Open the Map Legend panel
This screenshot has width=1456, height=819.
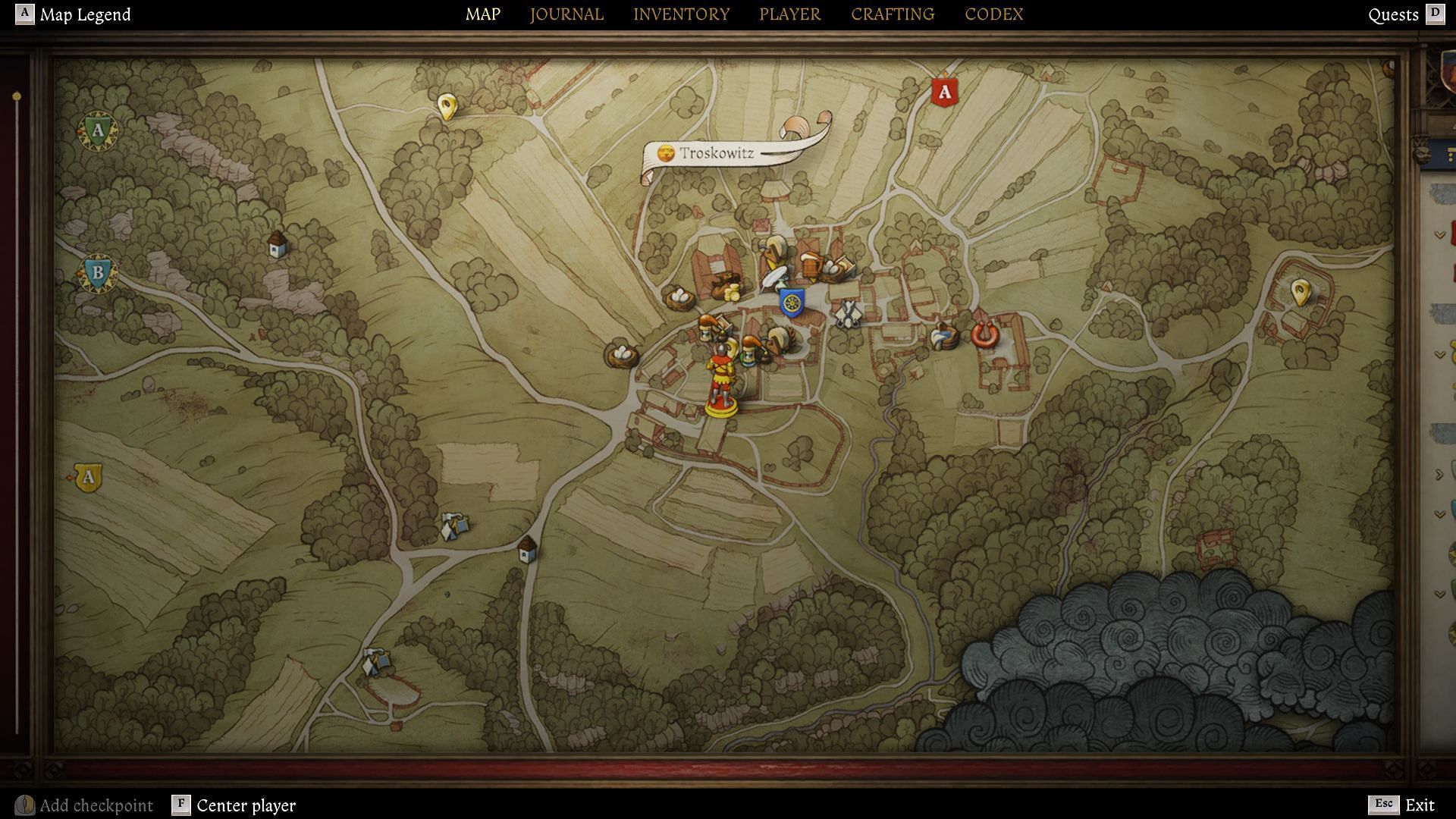84,14
